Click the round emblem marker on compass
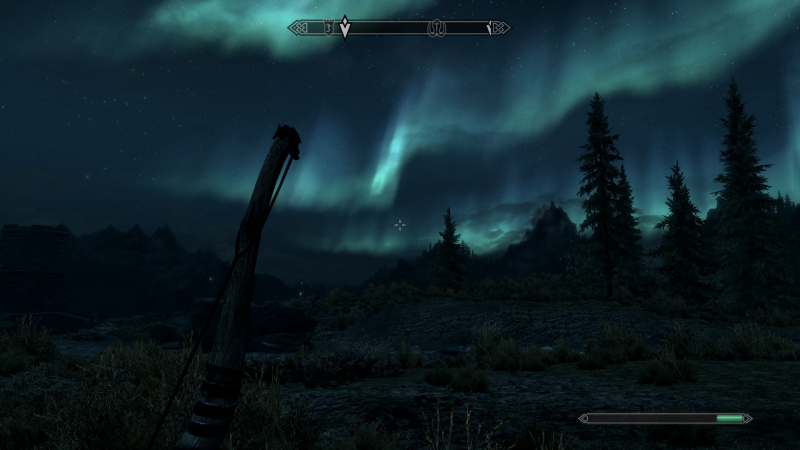This screenshot has width=800, height=450. pos(436,28)
